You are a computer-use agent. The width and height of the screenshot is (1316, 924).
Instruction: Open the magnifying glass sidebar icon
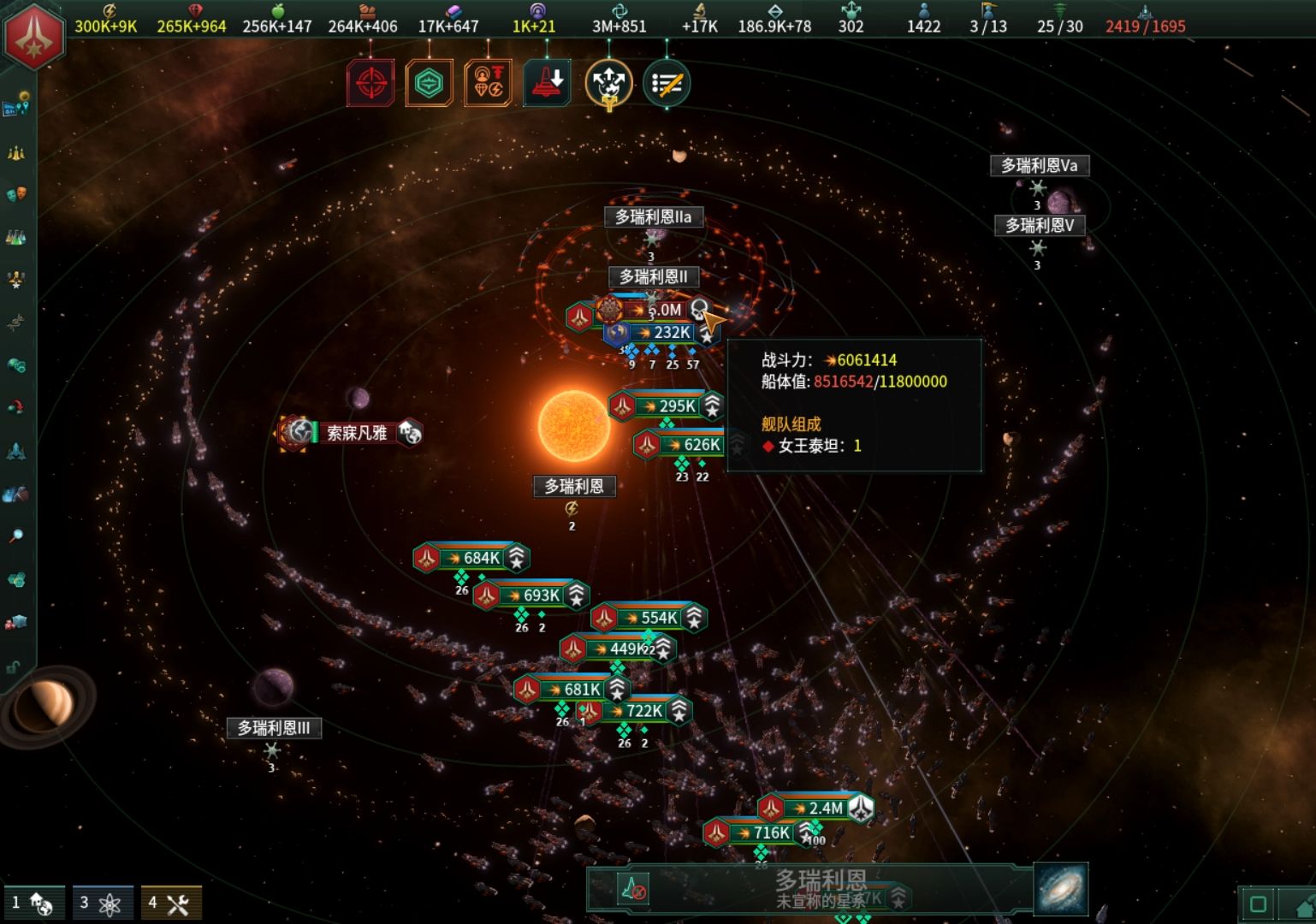point(16,536)
